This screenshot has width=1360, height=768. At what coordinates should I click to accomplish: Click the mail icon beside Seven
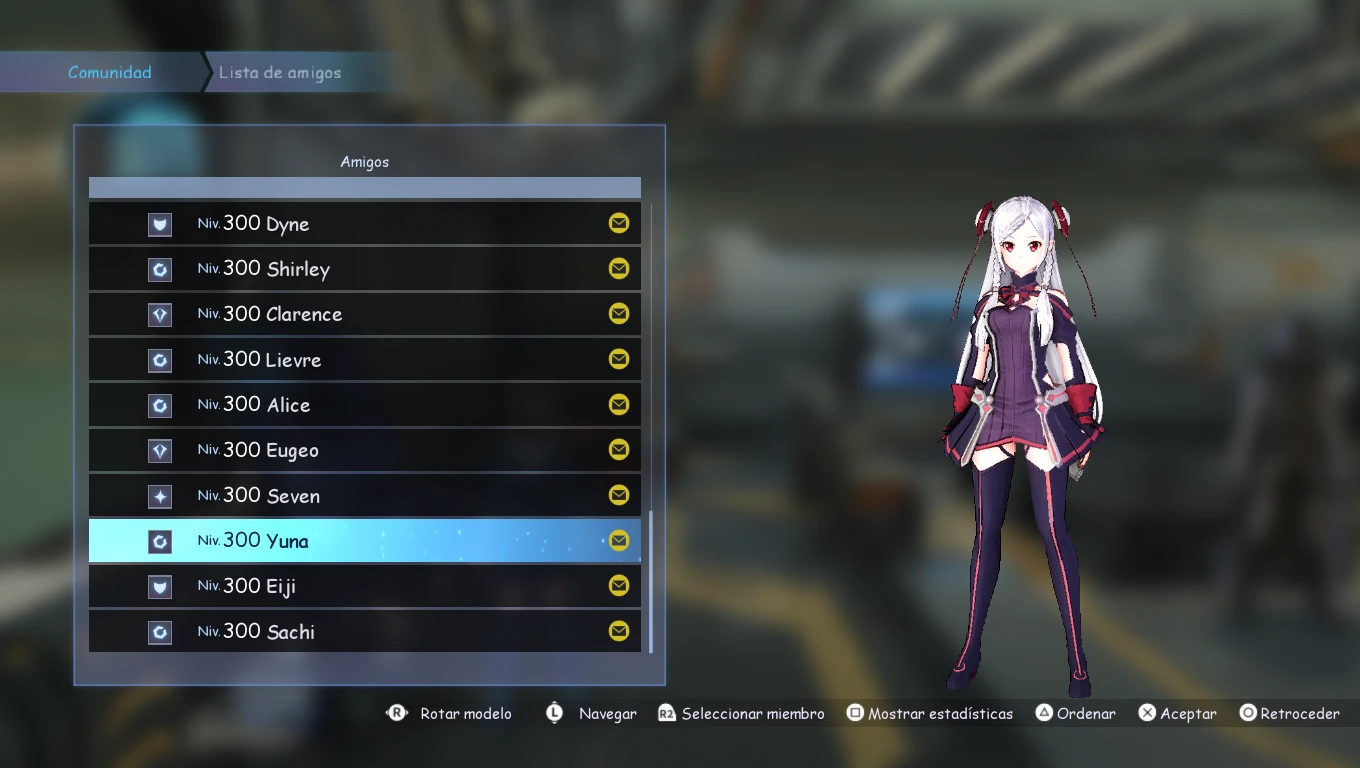(619, 495)
